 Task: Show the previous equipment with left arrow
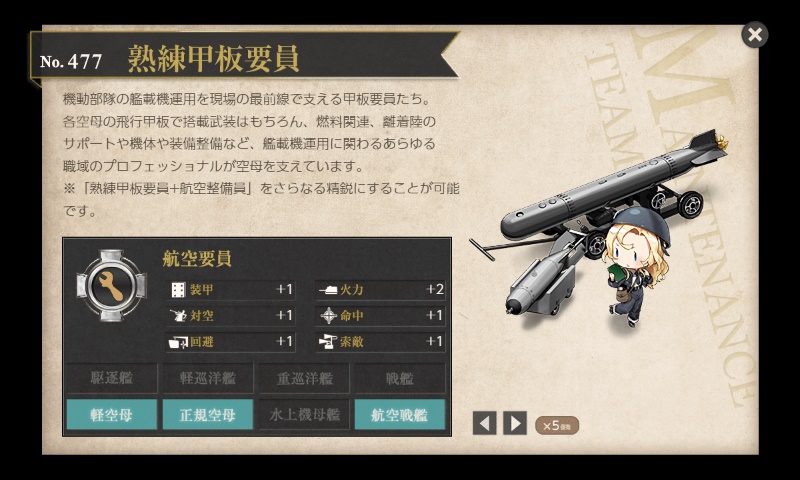pos(485,423)
